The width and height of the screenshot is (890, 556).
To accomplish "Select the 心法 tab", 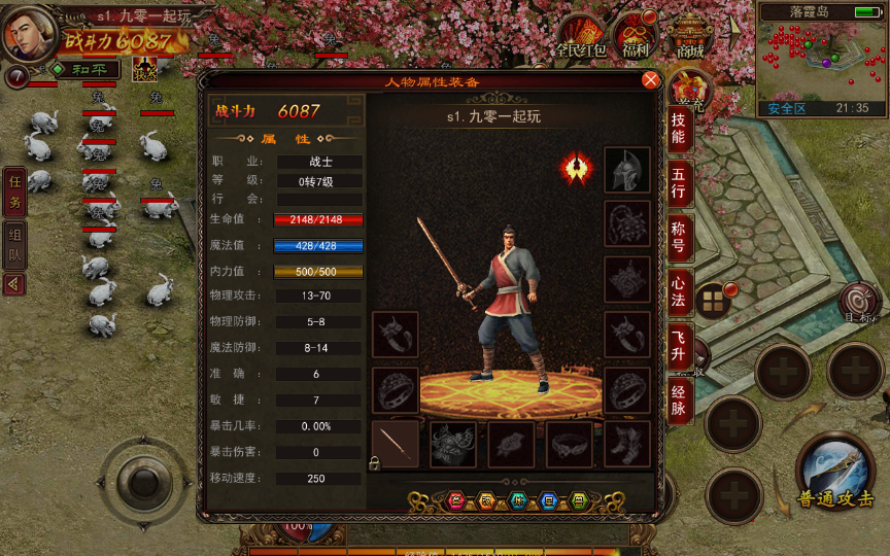I will click(x=679, y=290).
